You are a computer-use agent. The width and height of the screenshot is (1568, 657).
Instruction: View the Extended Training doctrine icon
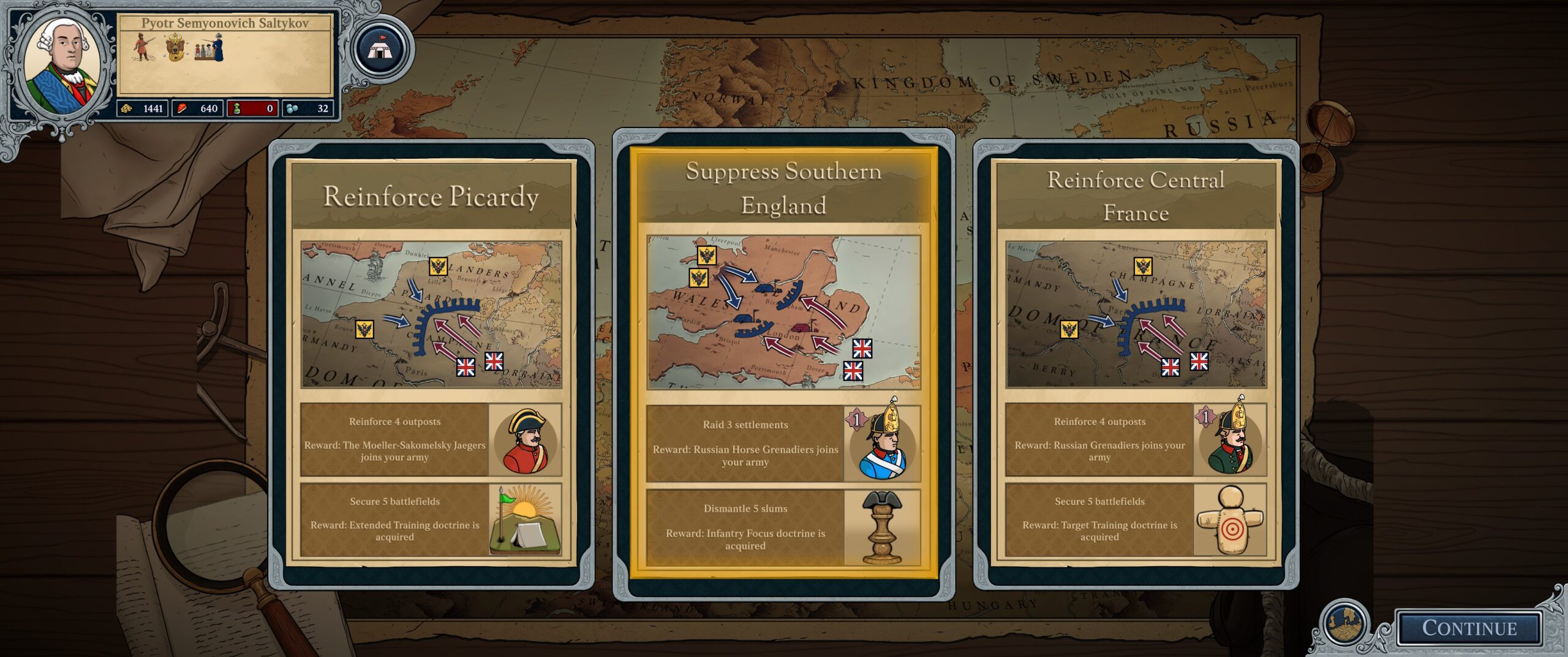pyautogui.click(x=525, y=520)
